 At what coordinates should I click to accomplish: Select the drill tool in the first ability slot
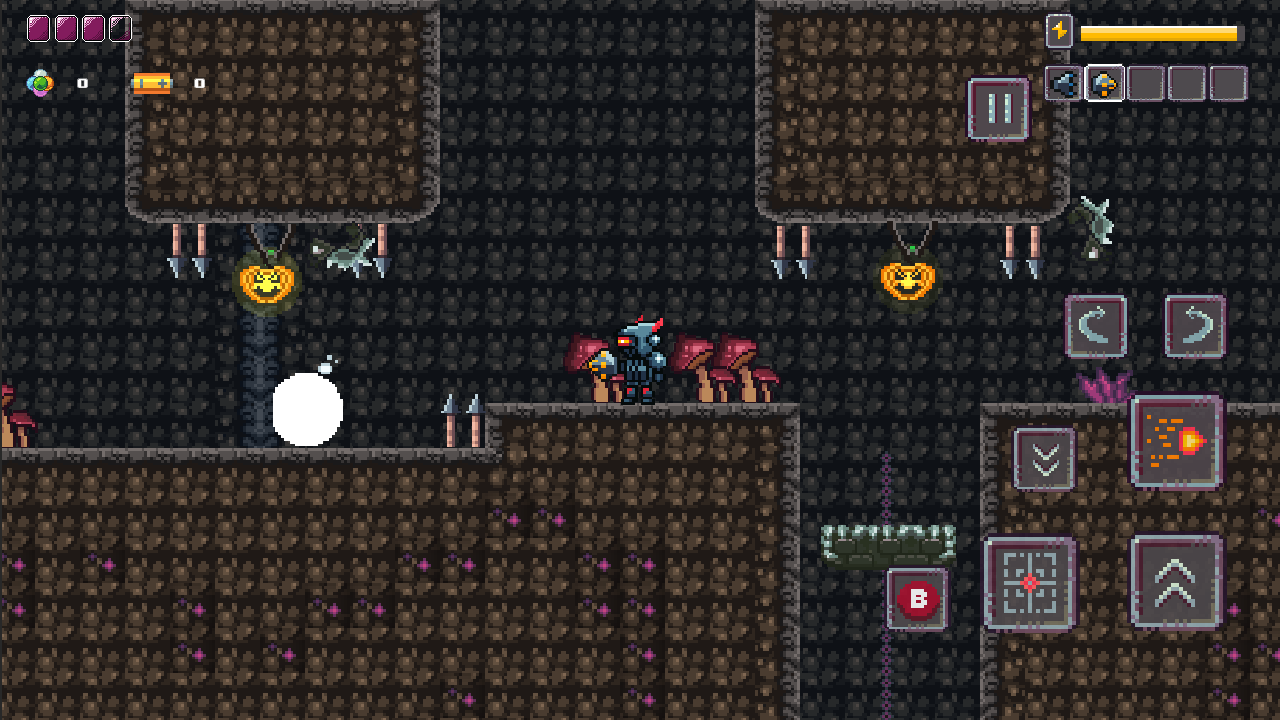tap(1062, 83)
